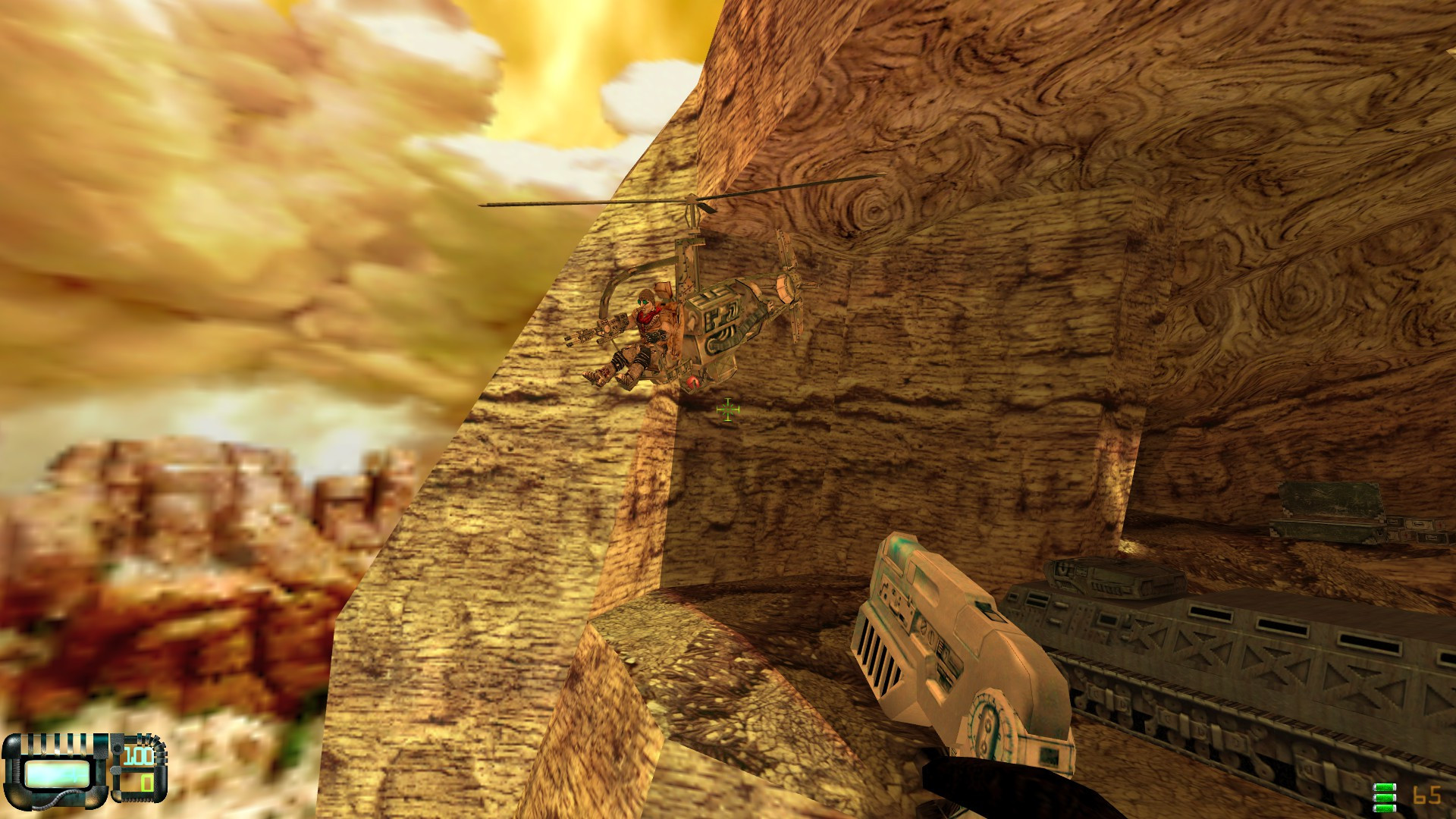
Task: Click the crosshair reticle at screen center
Action: pyautogui.click(x=726, y=409)
